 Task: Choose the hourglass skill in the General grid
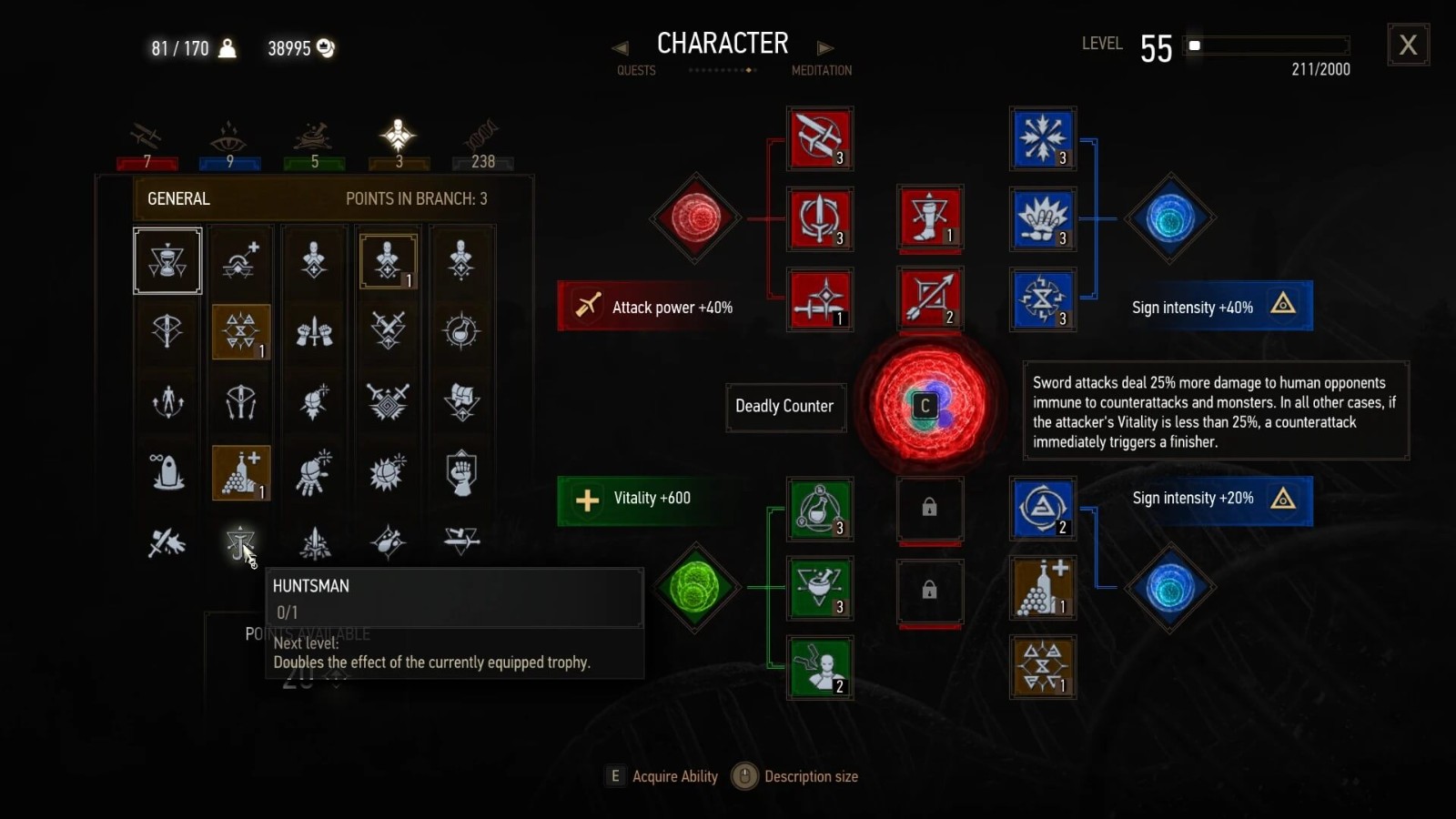pos(167,261)
